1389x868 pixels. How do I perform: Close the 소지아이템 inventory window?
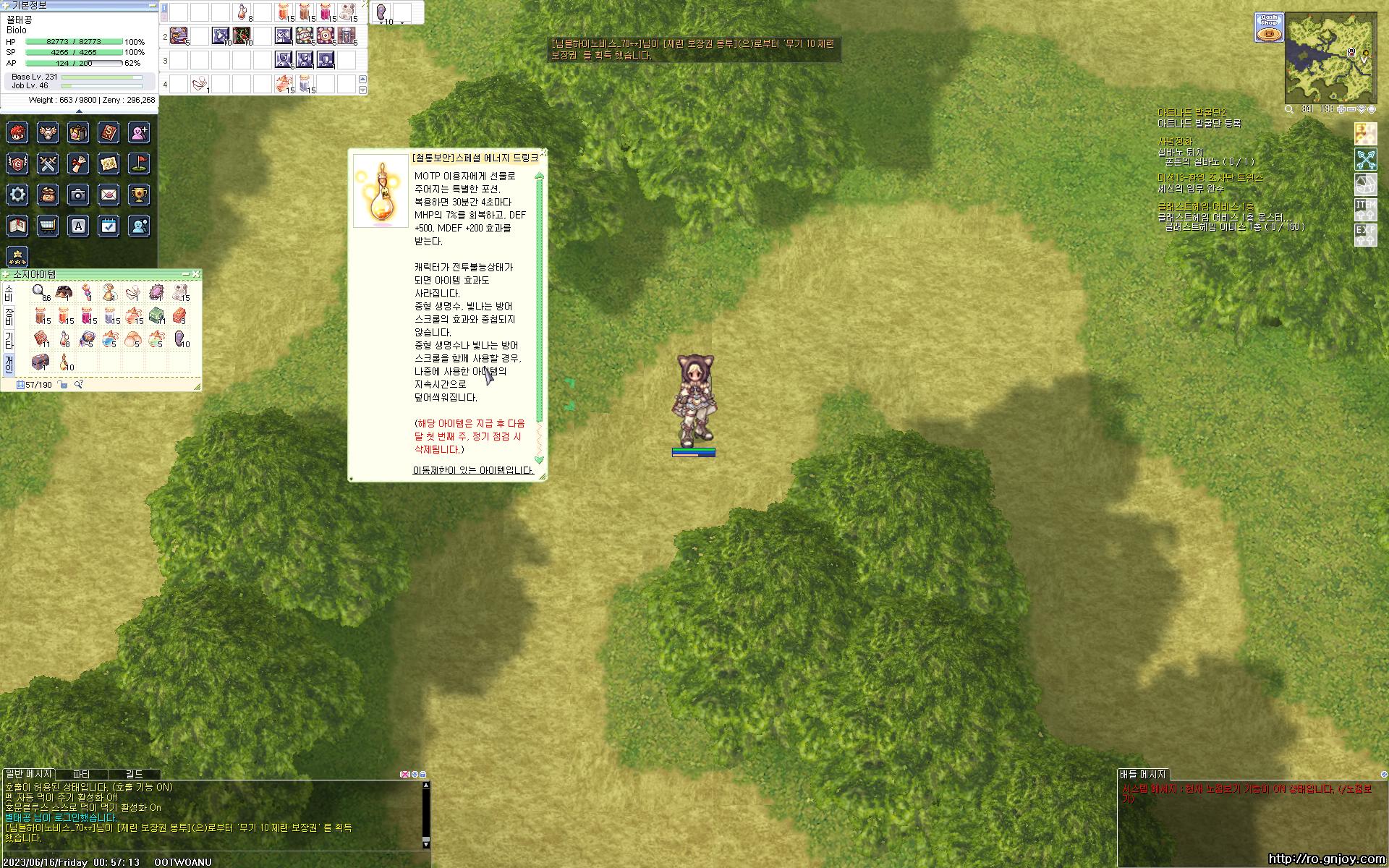coord(196,274)
